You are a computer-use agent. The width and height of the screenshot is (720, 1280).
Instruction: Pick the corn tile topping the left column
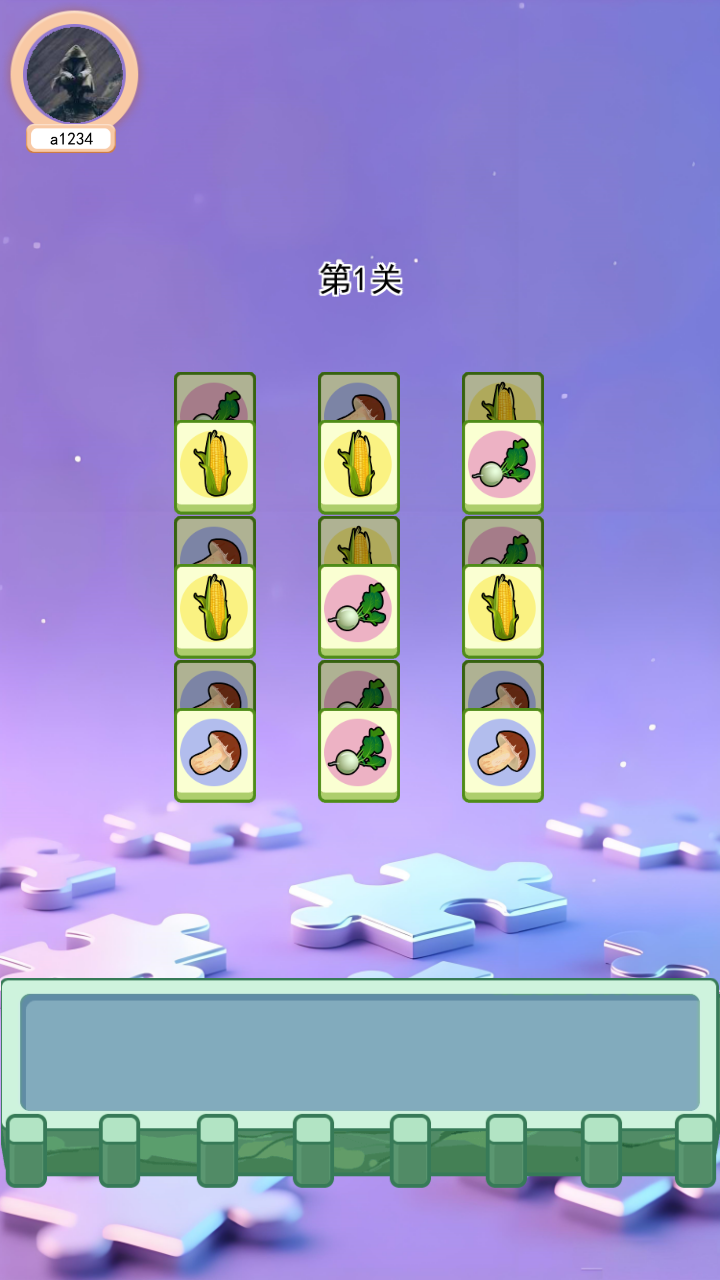215,466
